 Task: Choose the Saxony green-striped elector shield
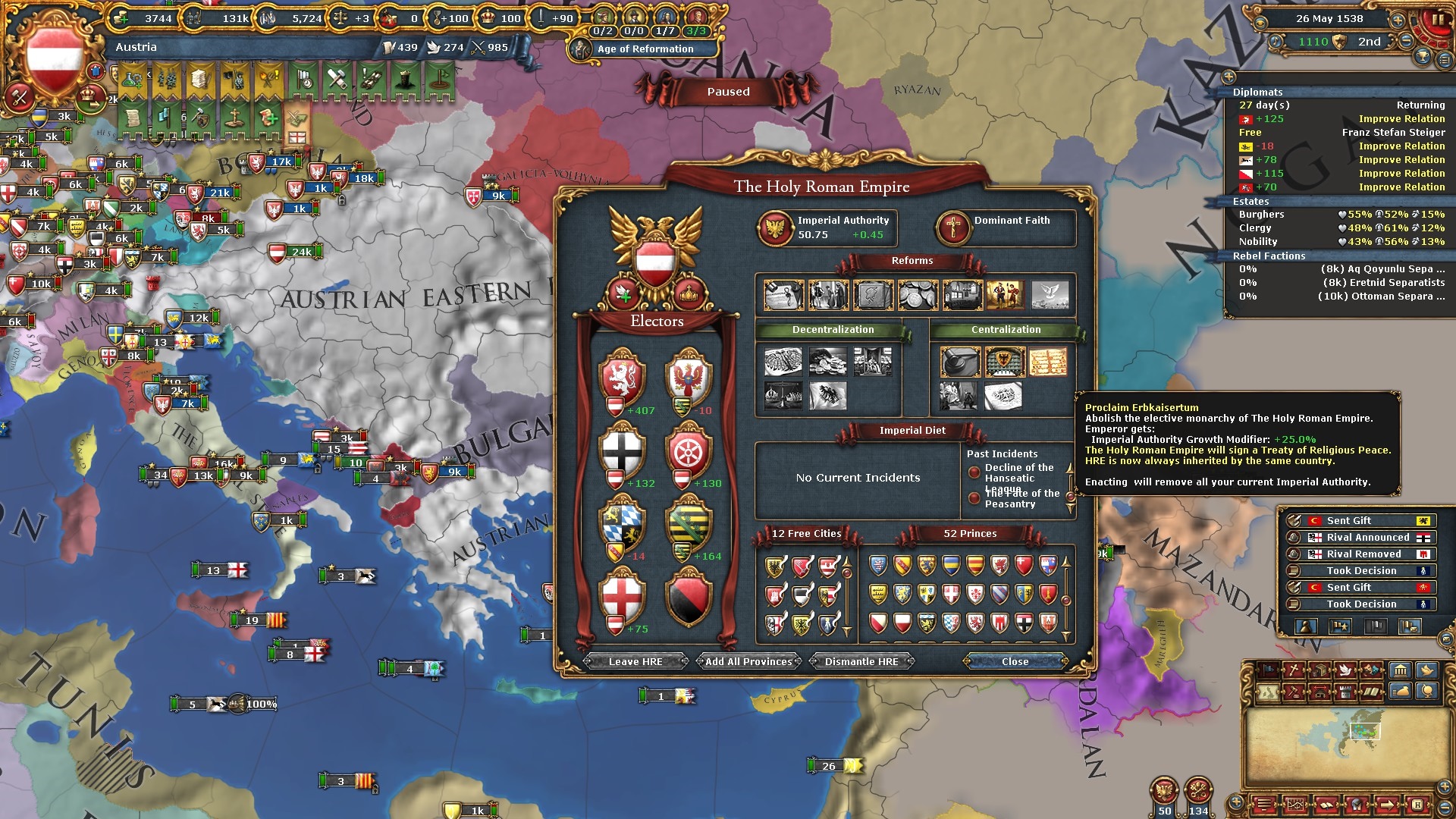[689, 523]
